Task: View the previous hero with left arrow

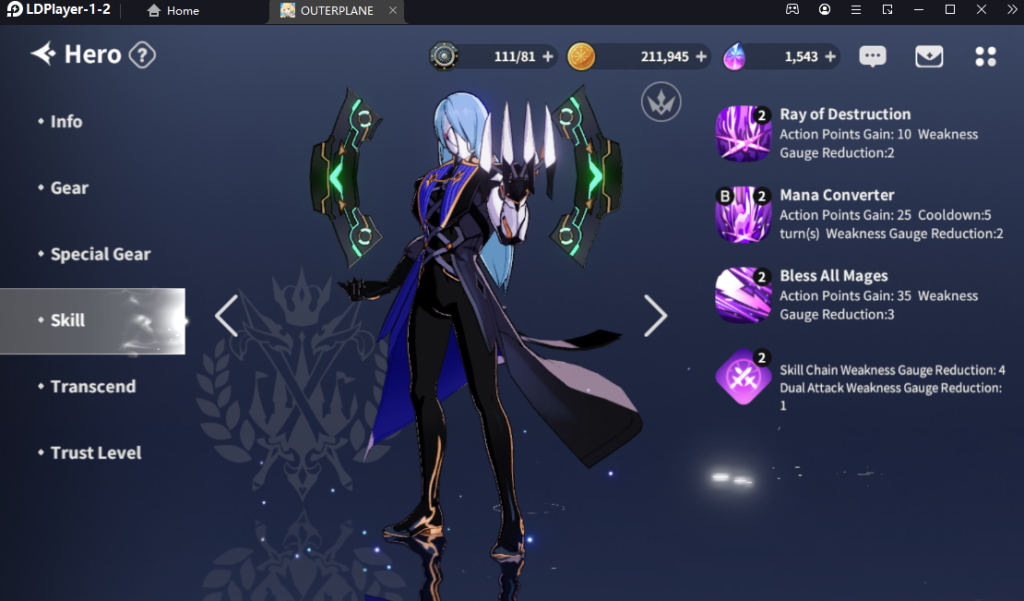Action: tap(227, 316)
